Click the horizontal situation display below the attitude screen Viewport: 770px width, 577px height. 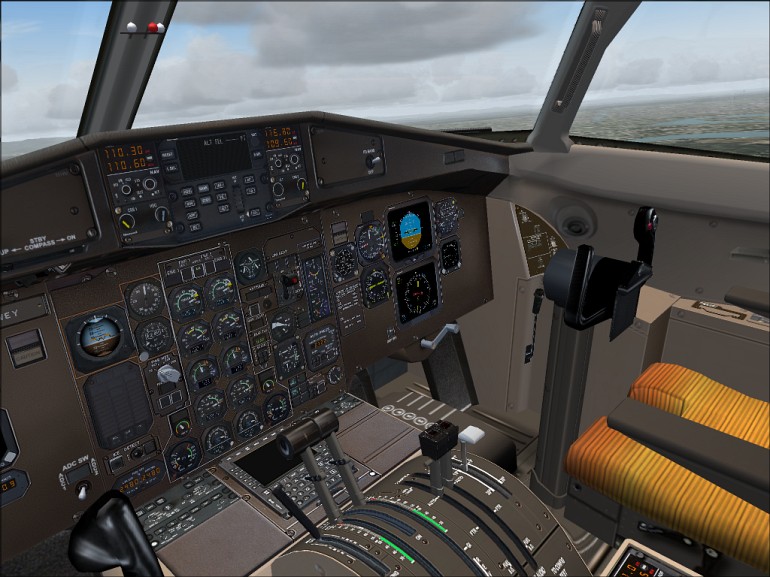pos(416,292)
